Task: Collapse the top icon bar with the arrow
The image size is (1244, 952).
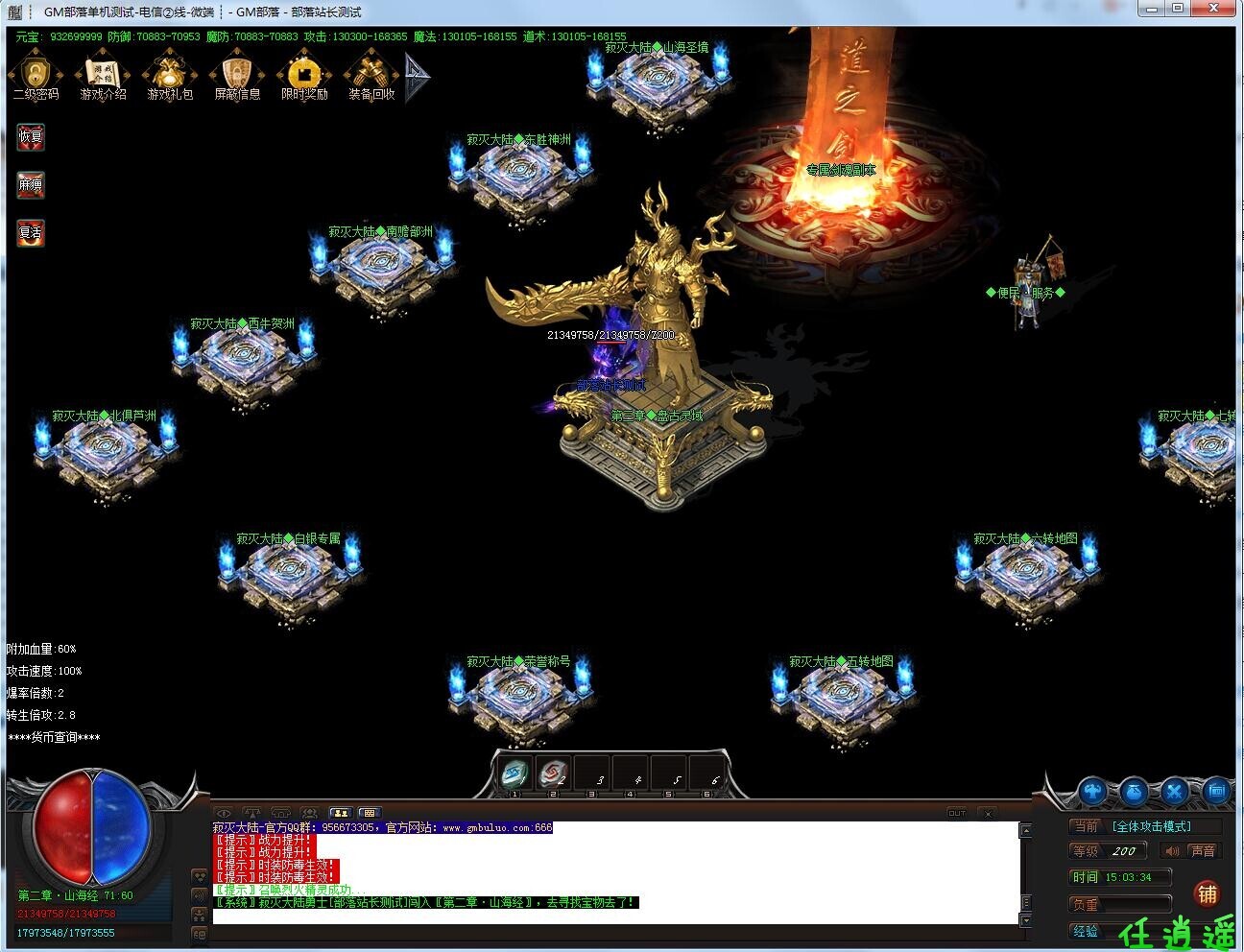Action: coord(417,77)
